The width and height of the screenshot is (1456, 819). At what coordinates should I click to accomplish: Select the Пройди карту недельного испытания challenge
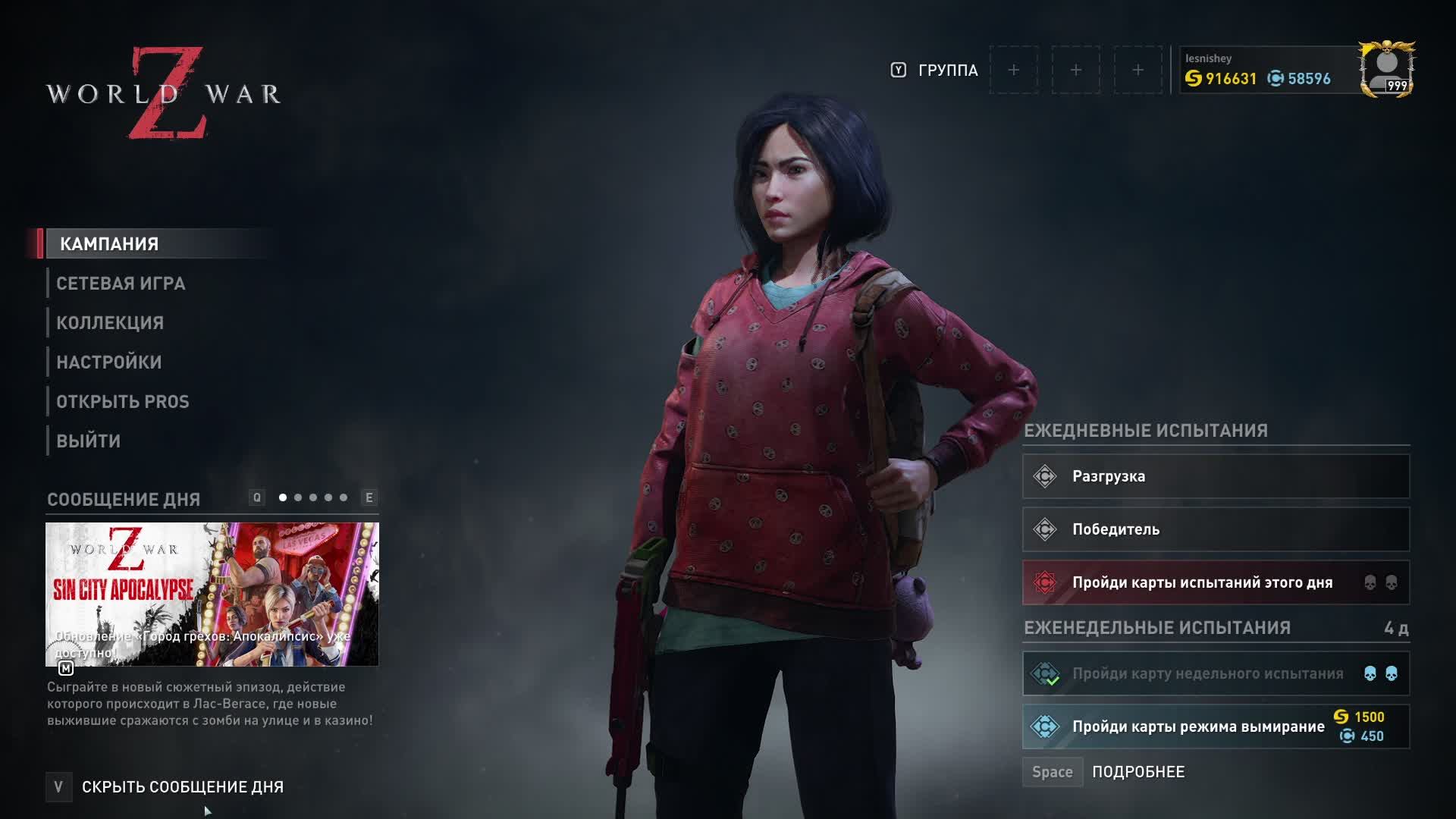coord(1216,673)
